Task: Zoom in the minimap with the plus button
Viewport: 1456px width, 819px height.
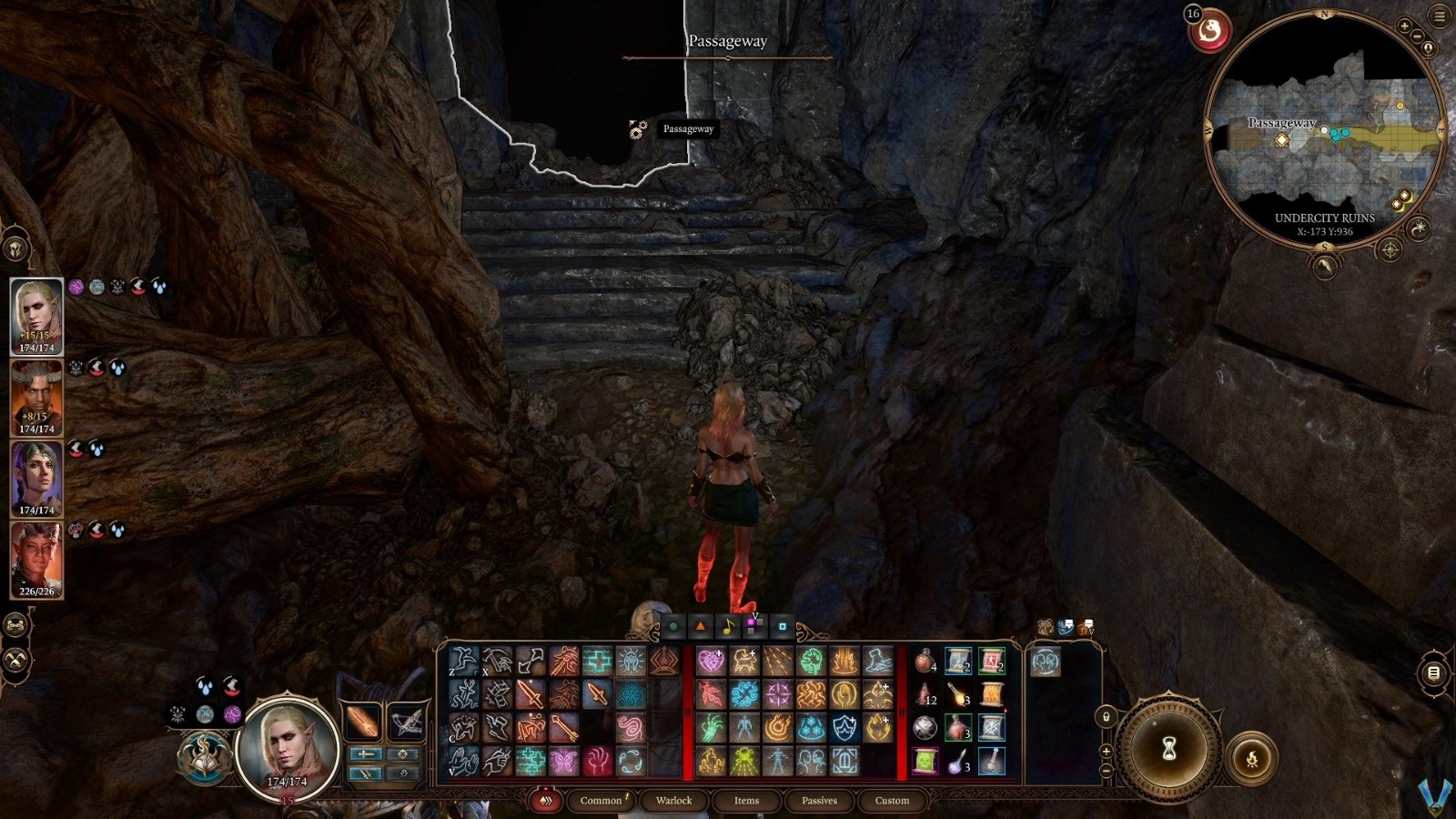Action: tap(1404, 25)
